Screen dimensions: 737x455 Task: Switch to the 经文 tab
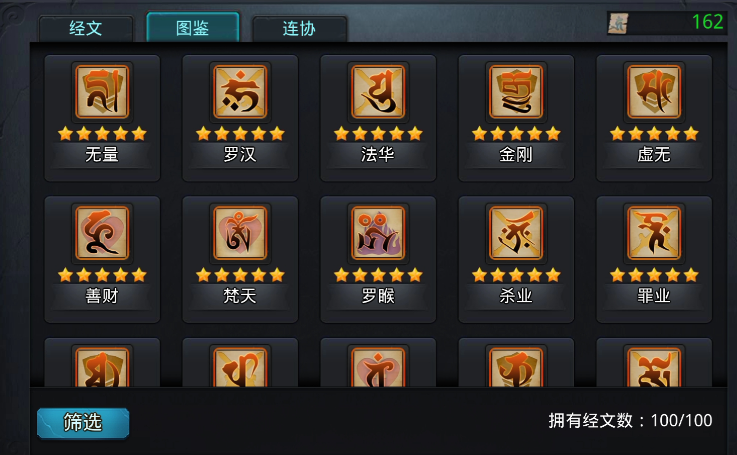coord(86,28)
